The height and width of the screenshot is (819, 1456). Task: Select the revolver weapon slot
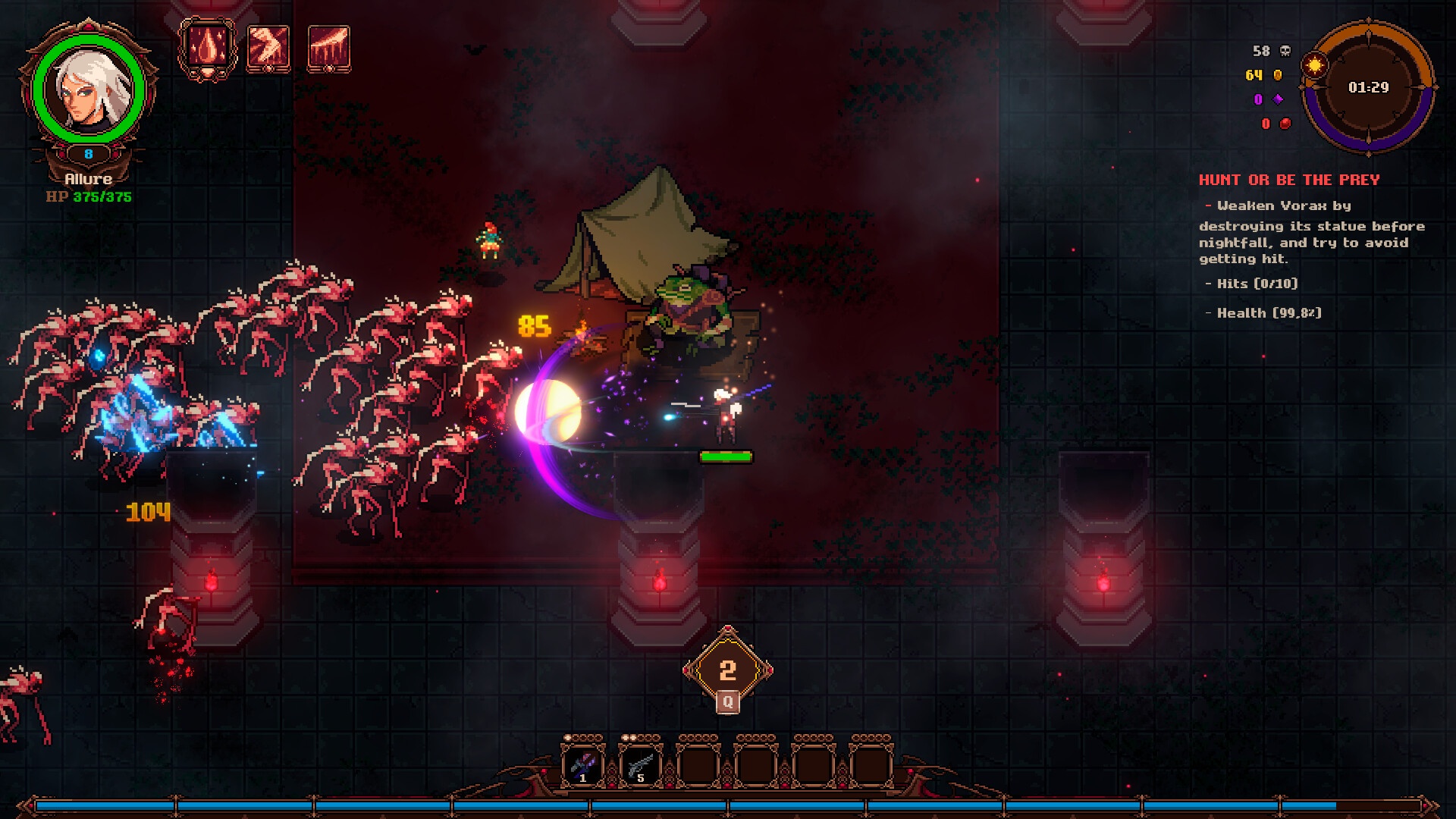[640, 764]
